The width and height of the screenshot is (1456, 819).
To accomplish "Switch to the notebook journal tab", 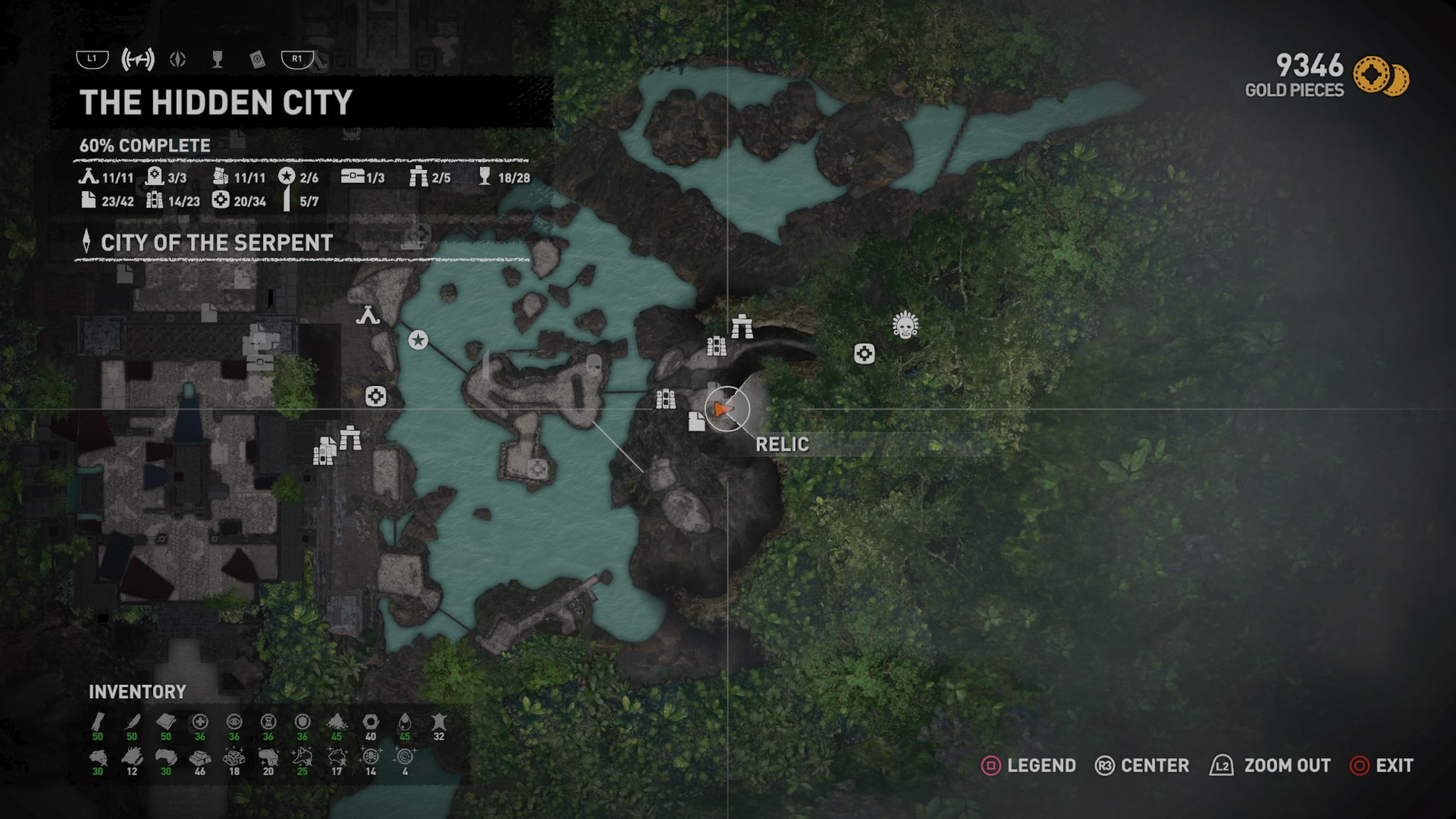I will (x=257, y=59).
